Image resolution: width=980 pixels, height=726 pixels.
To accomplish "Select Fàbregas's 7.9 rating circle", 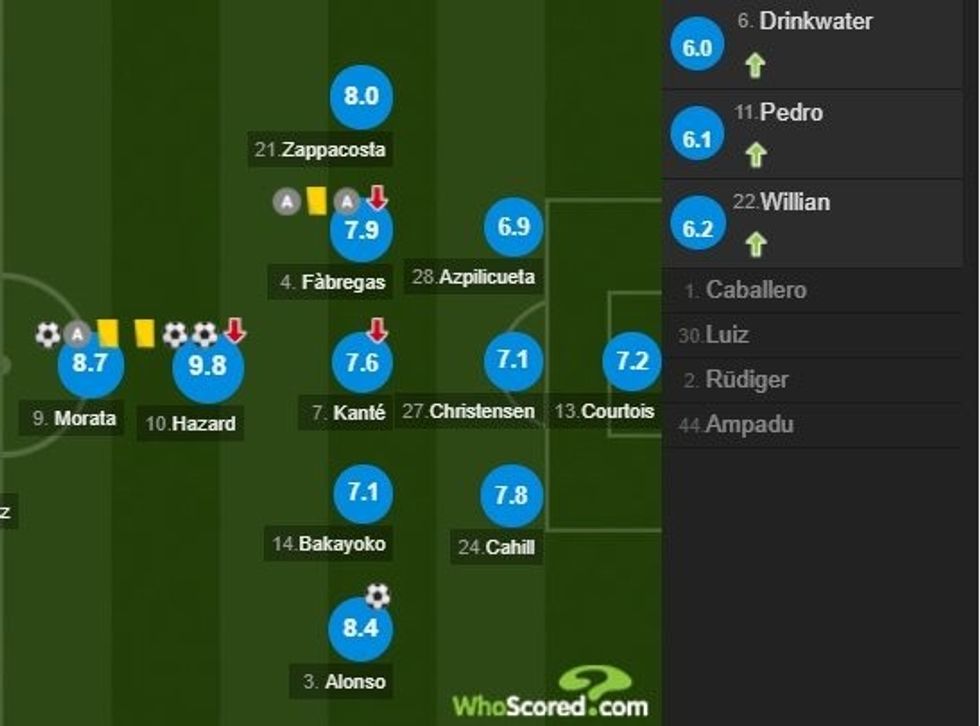I will [x=361, y=231].
